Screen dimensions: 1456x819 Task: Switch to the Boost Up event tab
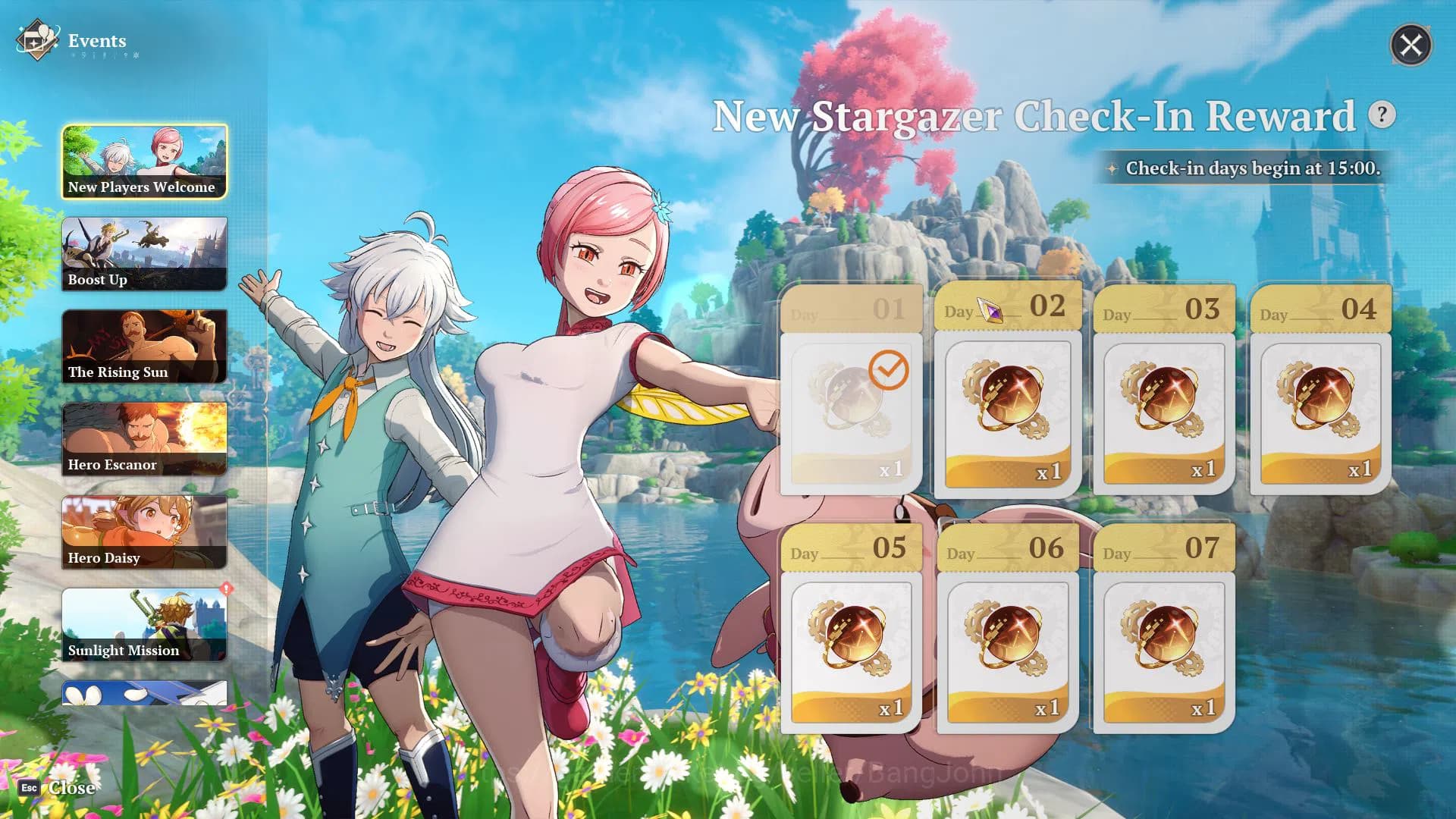(144, 253)
